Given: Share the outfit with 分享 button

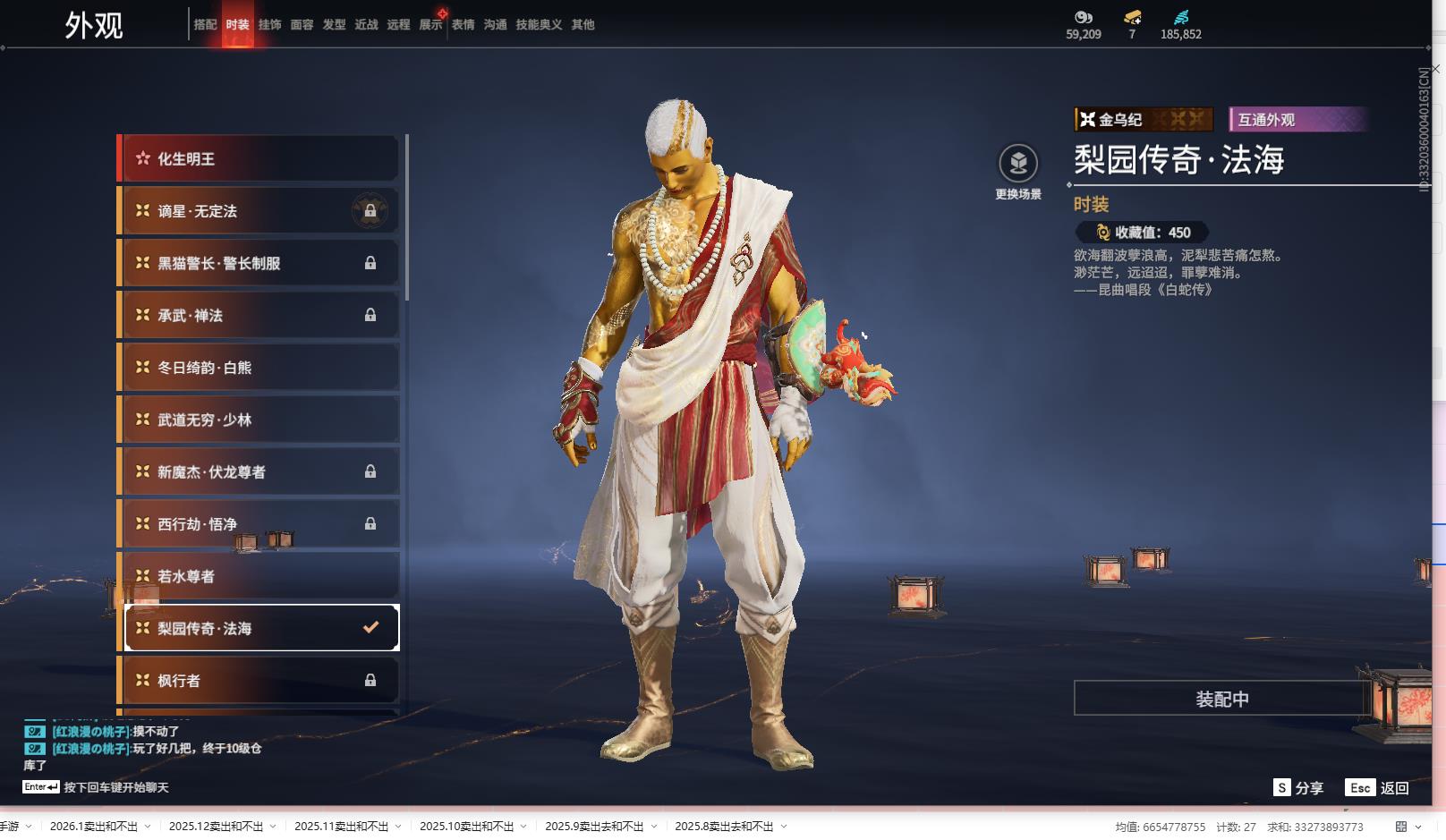Looking at the screenshot, I should click(x=1298, y=788).
